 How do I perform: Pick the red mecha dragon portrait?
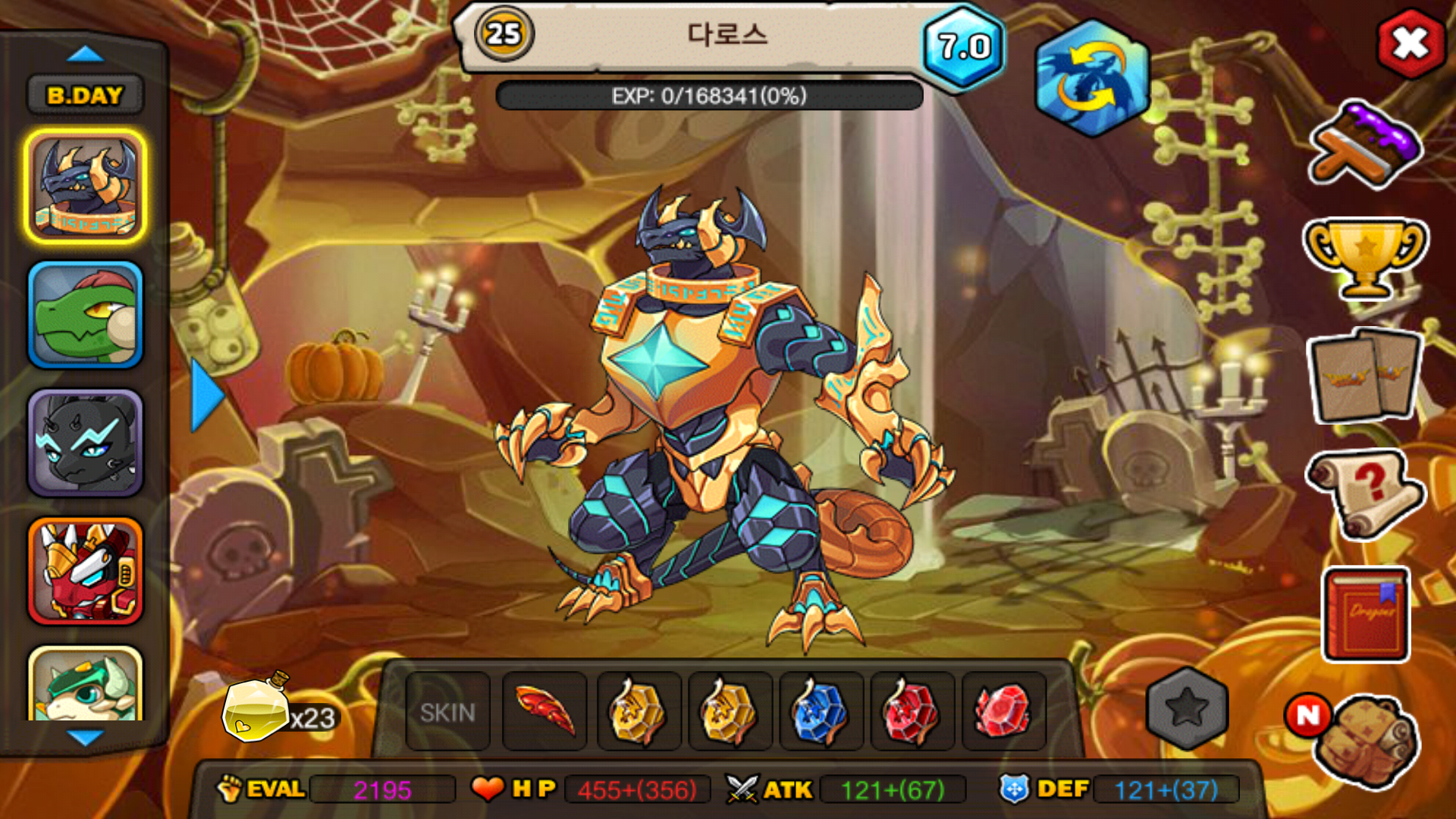(85, 572)
